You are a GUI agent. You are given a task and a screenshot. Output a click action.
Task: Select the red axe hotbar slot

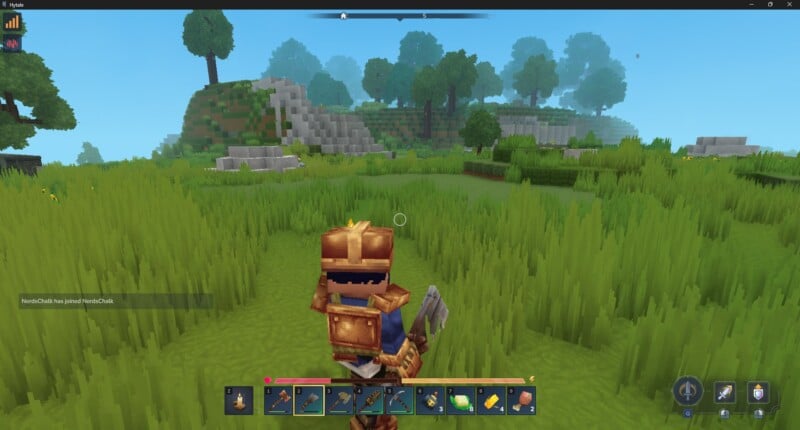tap(278, 401)
